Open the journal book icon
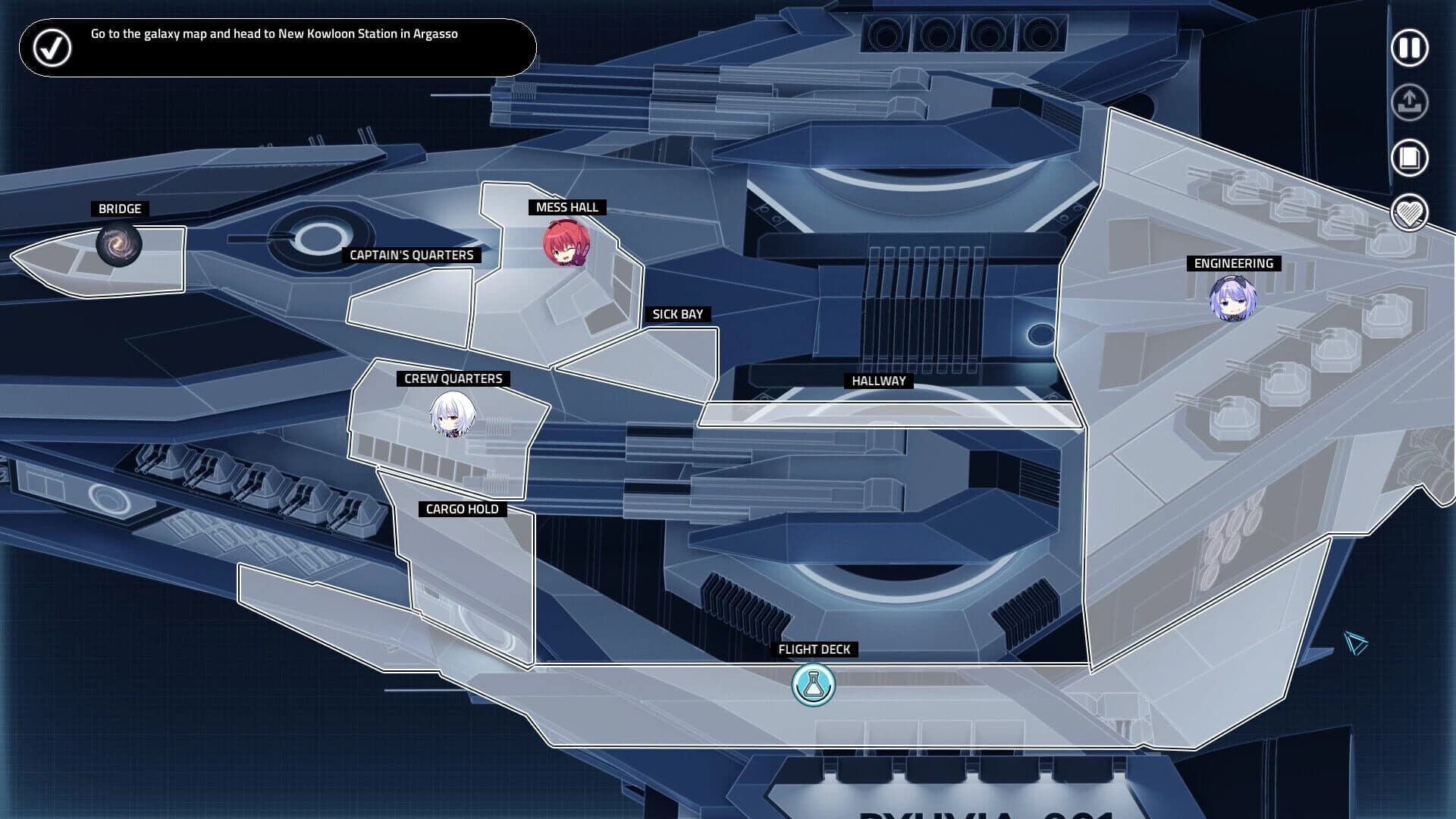 pyautogui.click(x=1408, y=157)
